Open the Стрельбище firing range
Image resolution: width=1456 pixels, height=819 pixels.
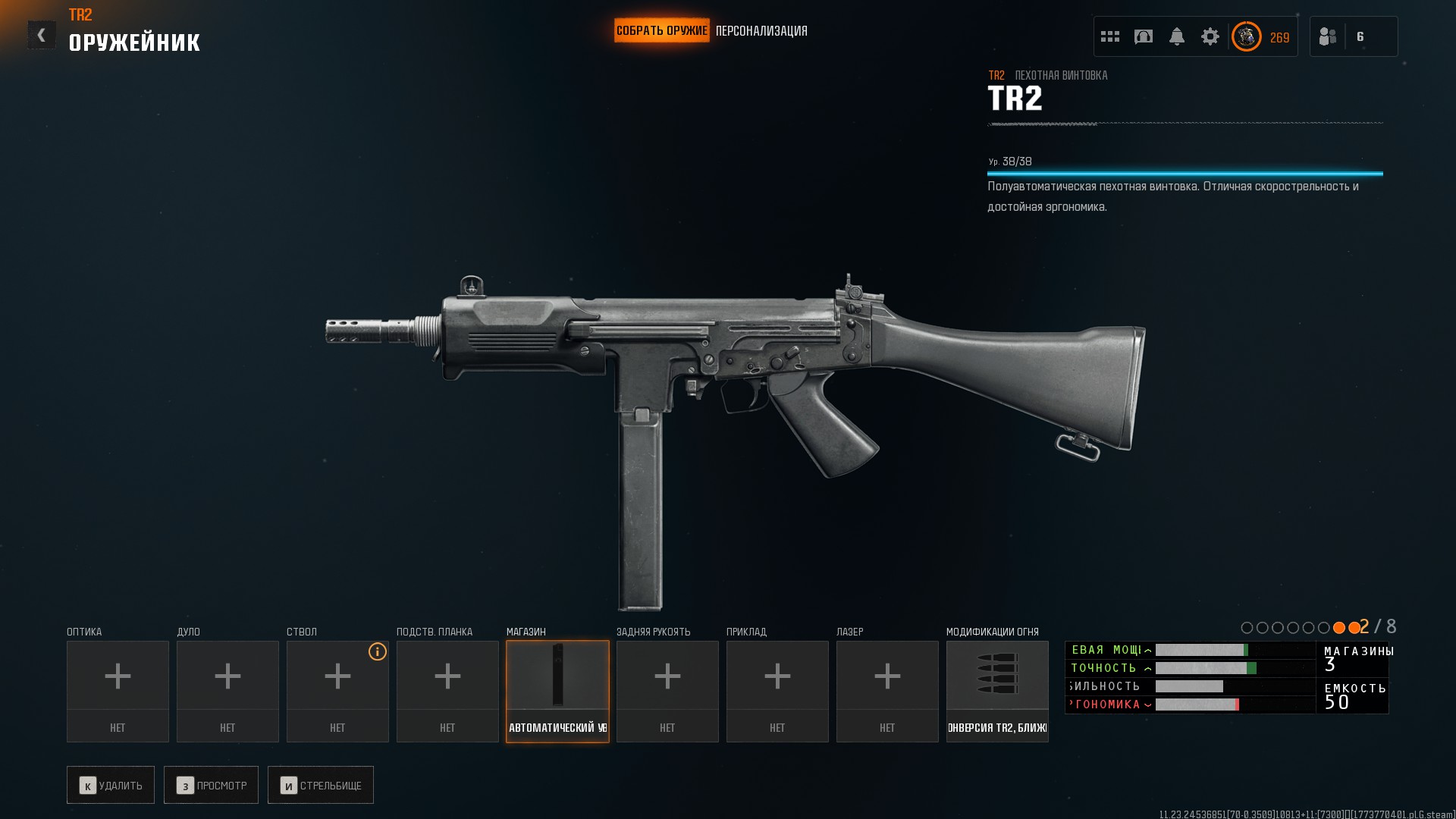click(321, 785)
